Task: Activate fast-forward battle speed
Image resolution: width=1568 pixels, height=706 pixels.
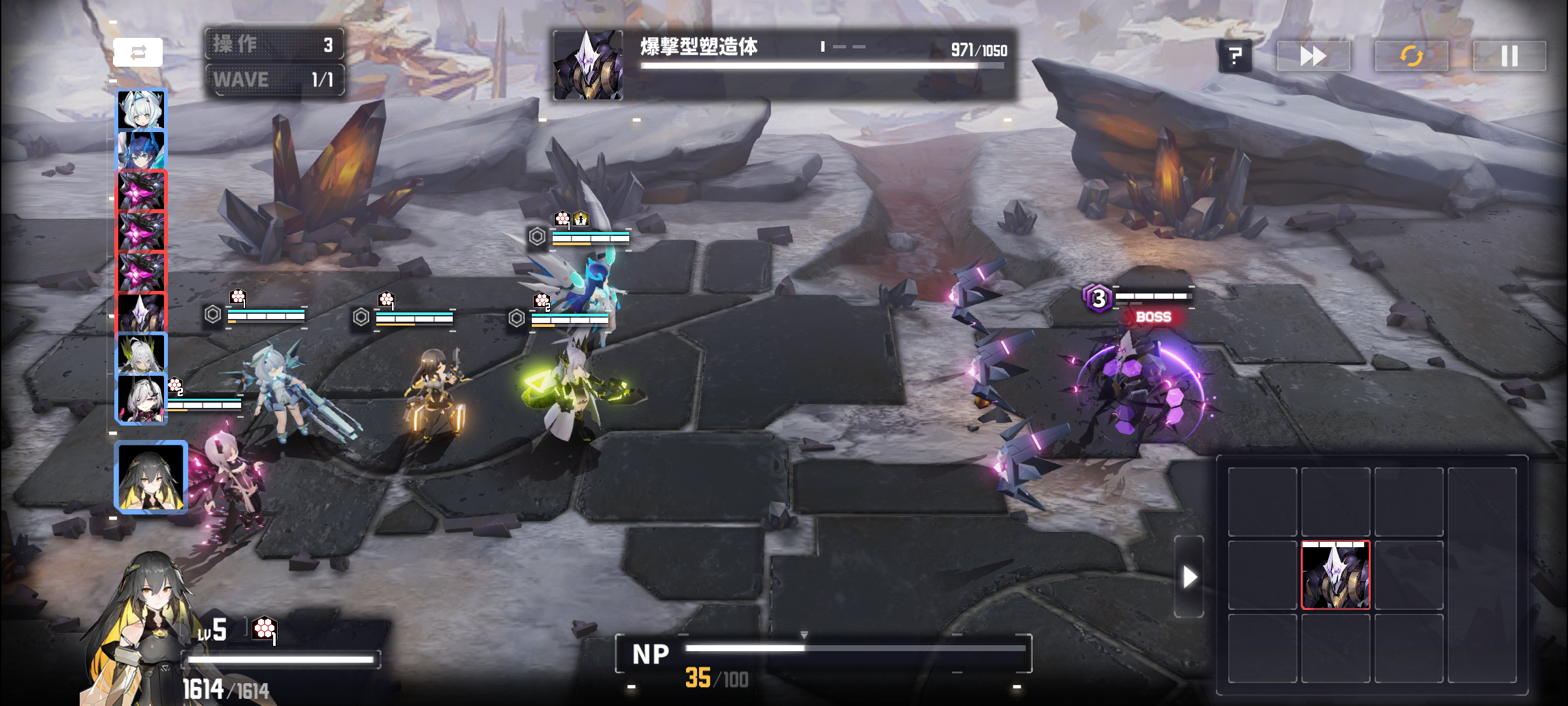Action: tap(1313, 56)
